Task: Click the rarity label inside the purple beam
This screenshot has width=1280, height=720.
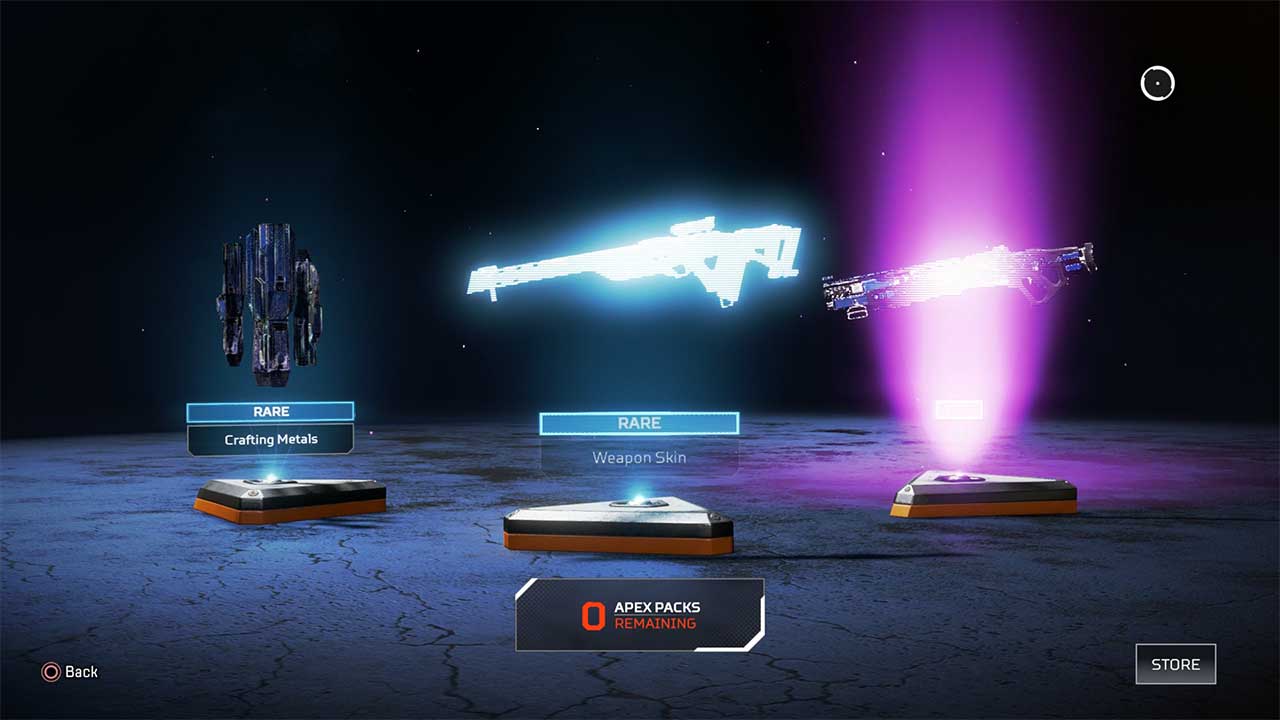Action: 961,410
